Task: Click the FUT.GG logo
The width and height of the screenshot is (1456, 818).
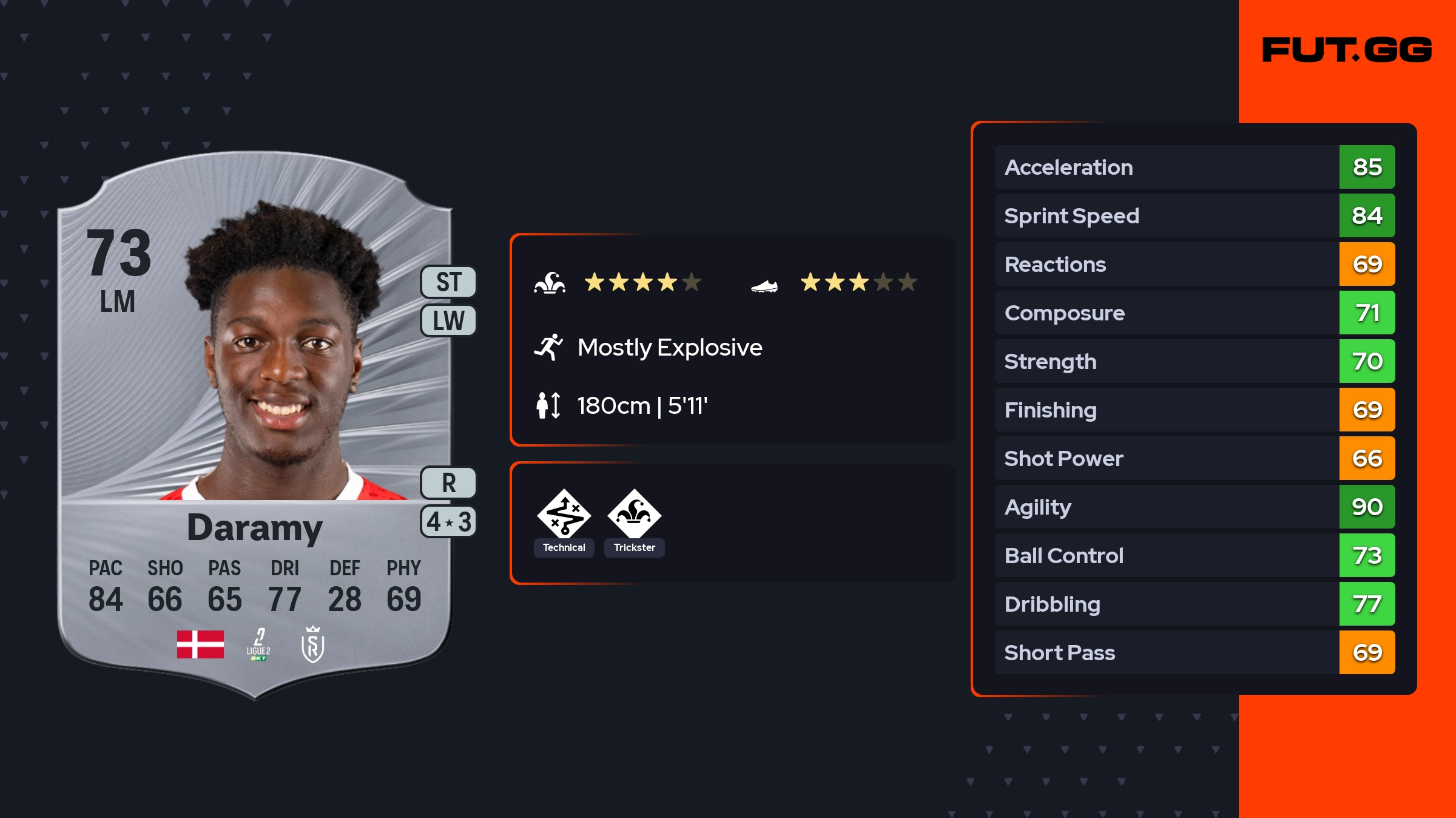Action: click(x=1347, y=50)
